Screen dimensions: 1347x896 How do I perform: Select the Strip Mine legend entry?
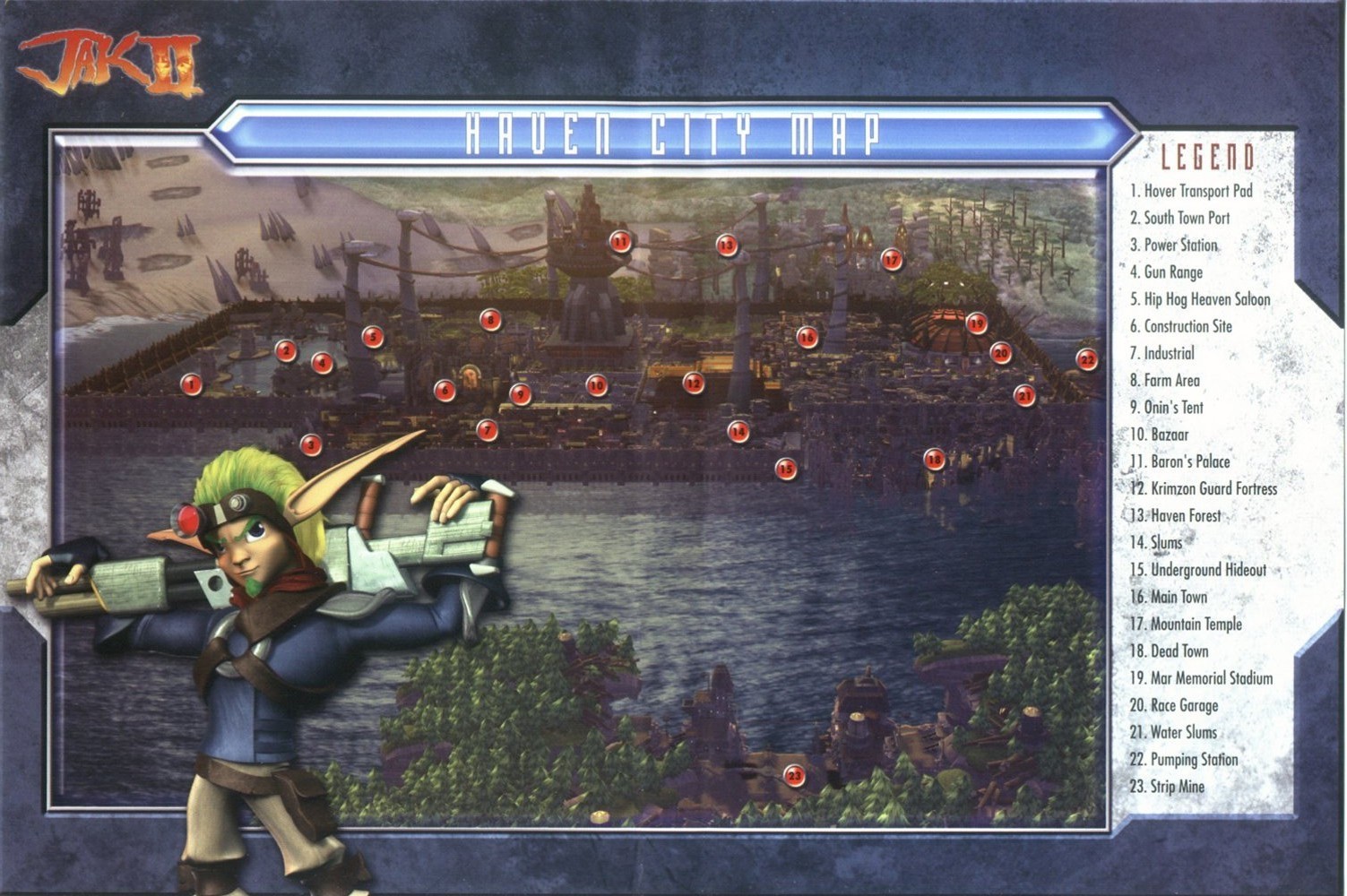pyautogui.click(x=1167, y=787)
